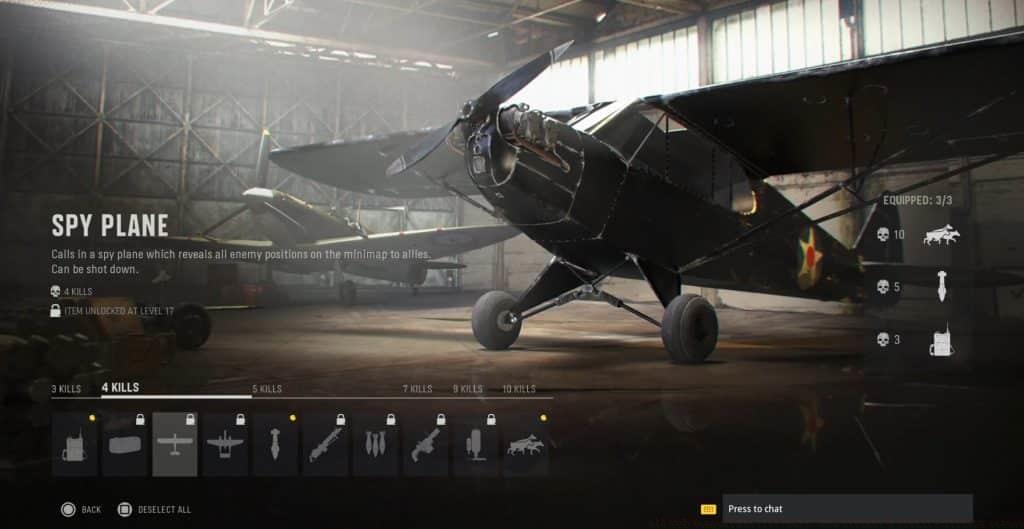Select the highlighted Spy Plane killstreak tile
The height and width of the screenshot is (529, 1024).
(175, 445)
